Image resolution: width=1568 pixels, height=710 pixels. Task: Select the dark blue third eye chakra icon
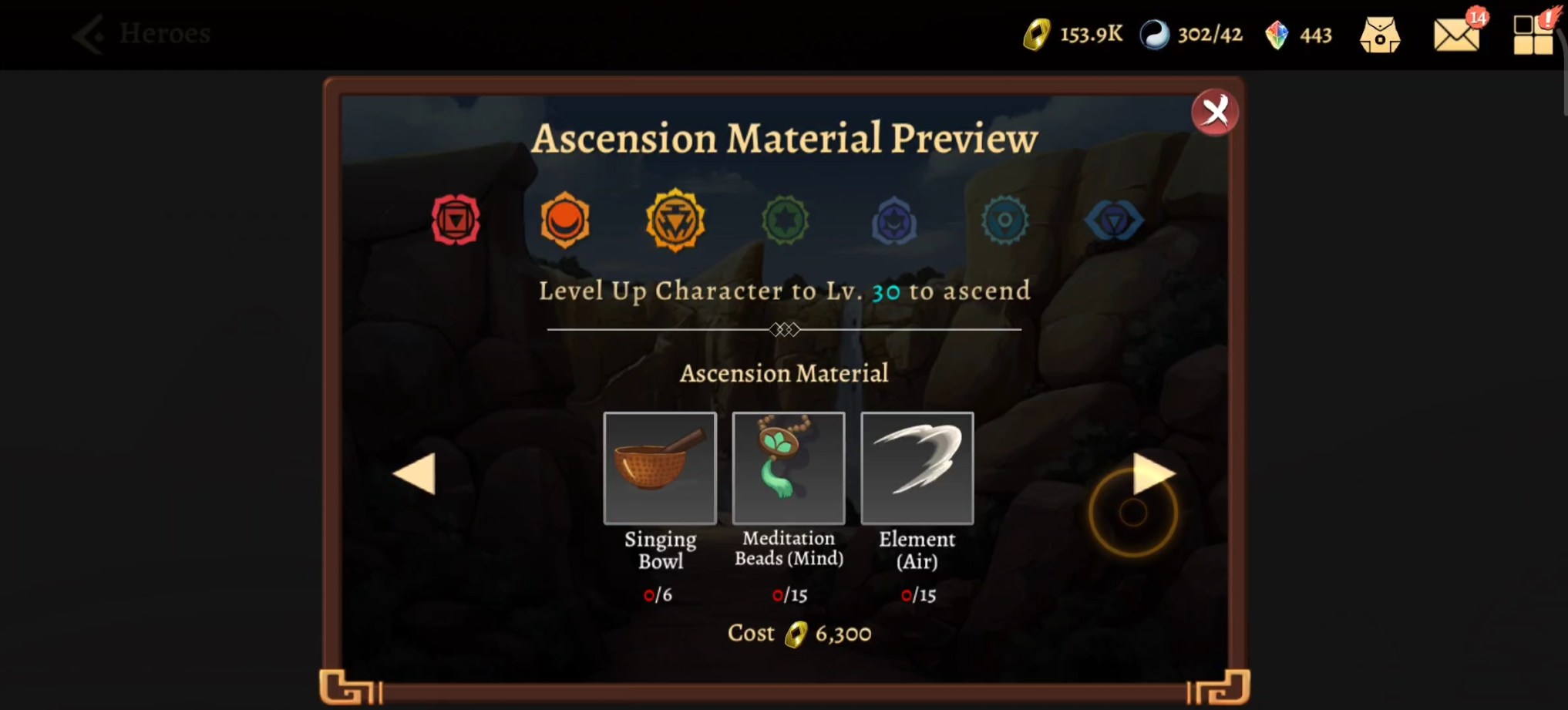tap(1114, 221)
